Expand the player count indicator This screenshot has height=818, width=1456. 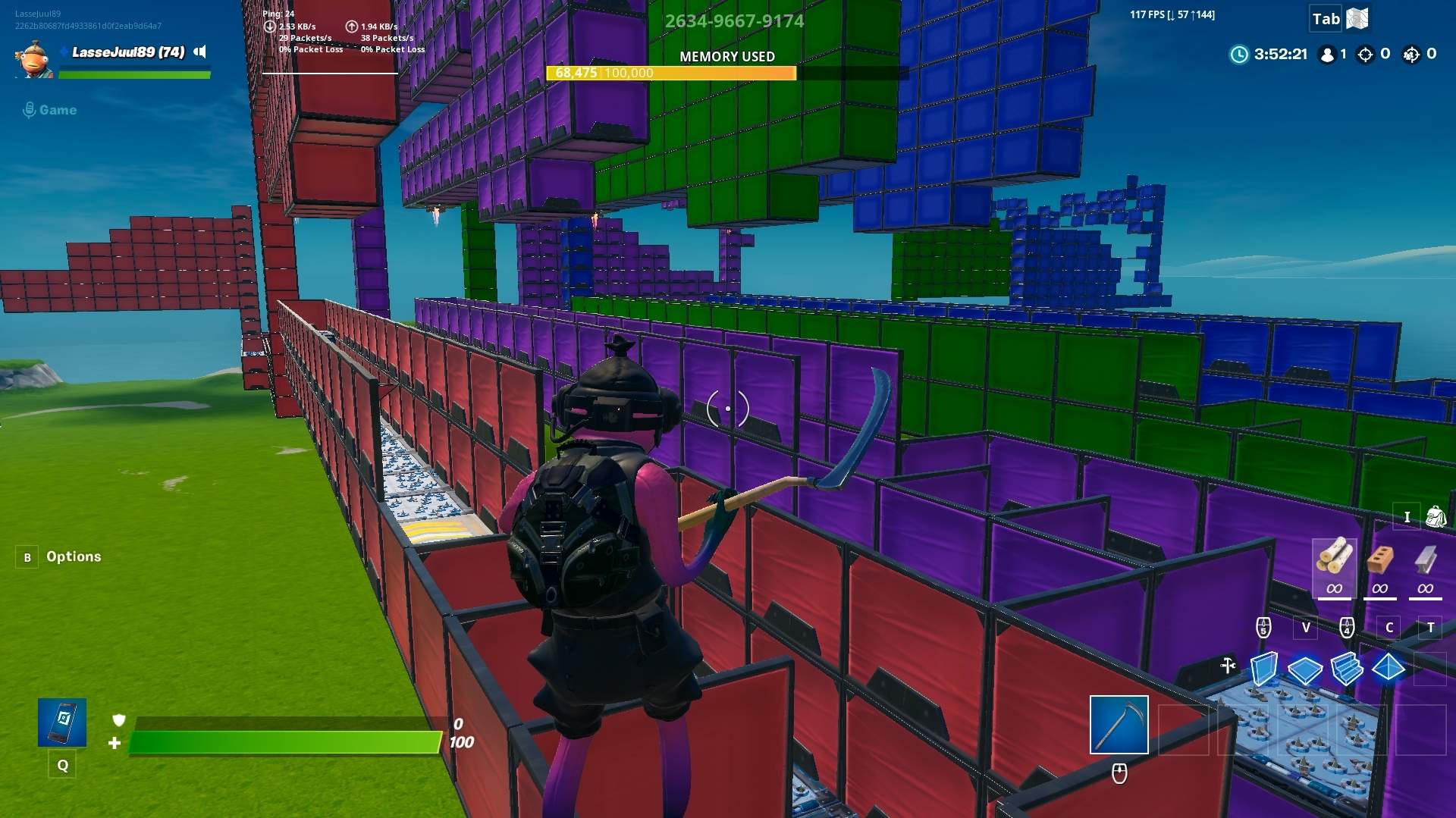1329,55
